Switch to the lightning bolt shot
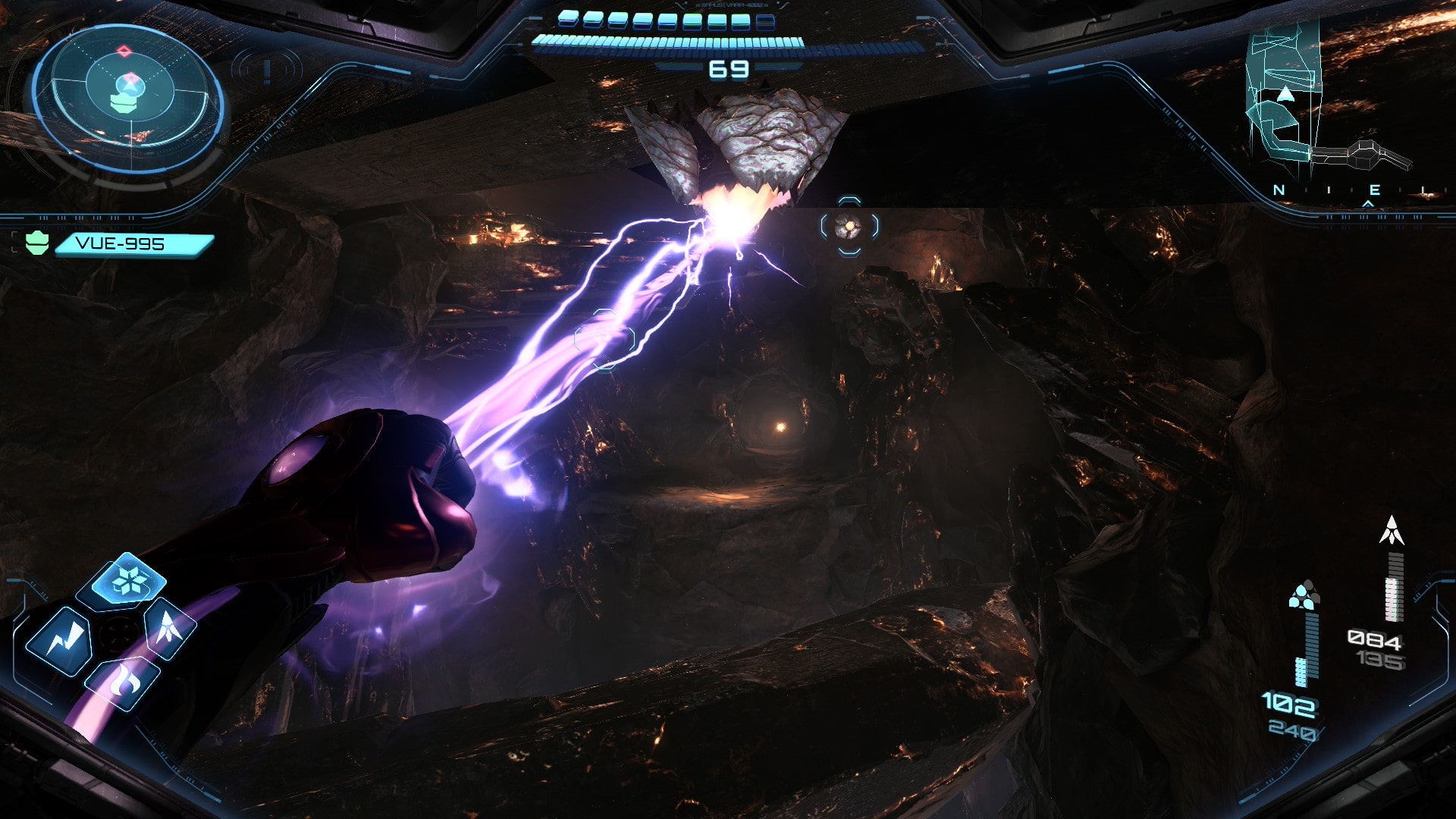Screen dimensions: 1456x819 [61, 641]
